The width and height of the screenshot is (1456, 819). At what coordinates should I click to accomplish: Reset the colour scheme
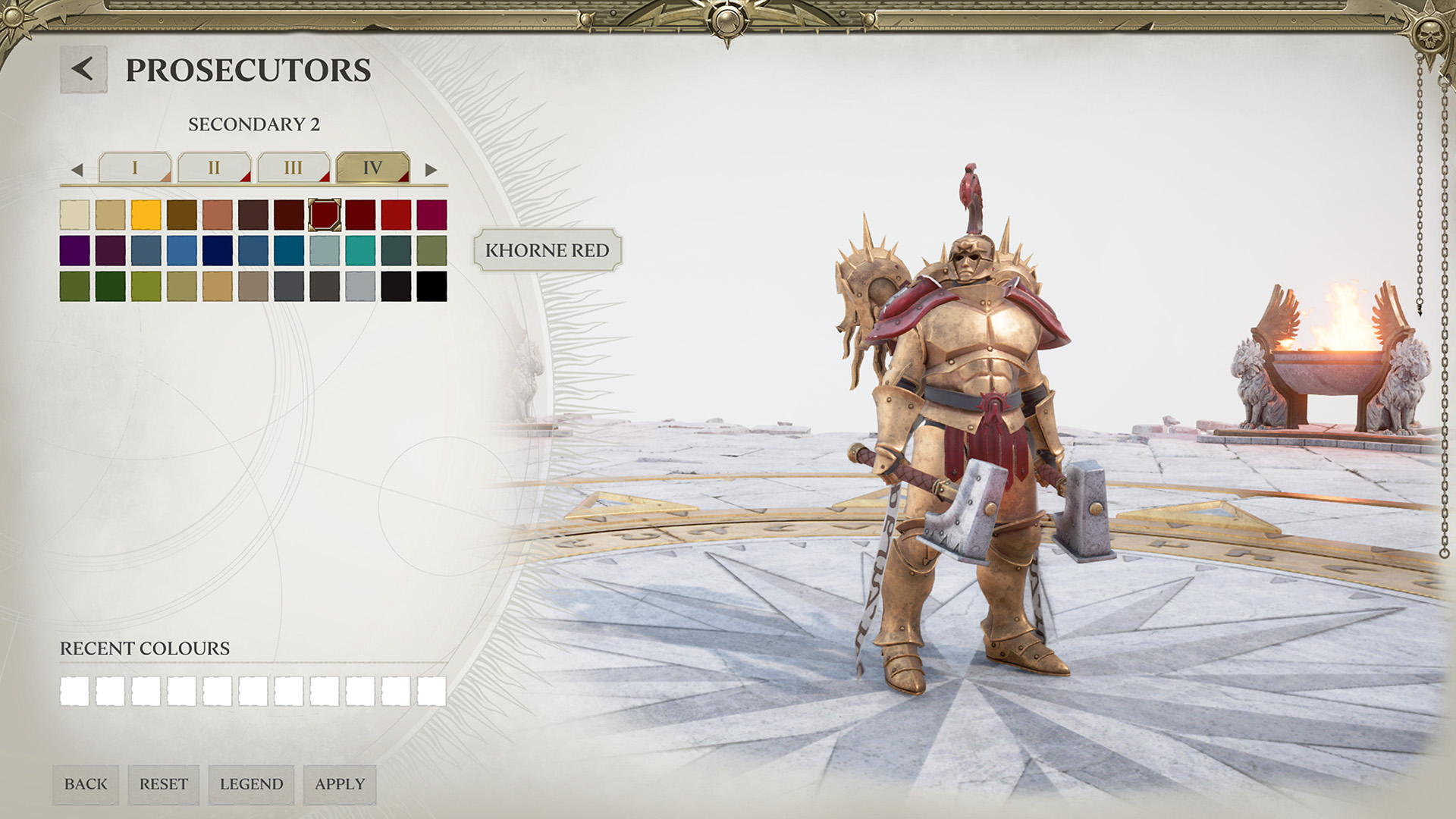164,784
